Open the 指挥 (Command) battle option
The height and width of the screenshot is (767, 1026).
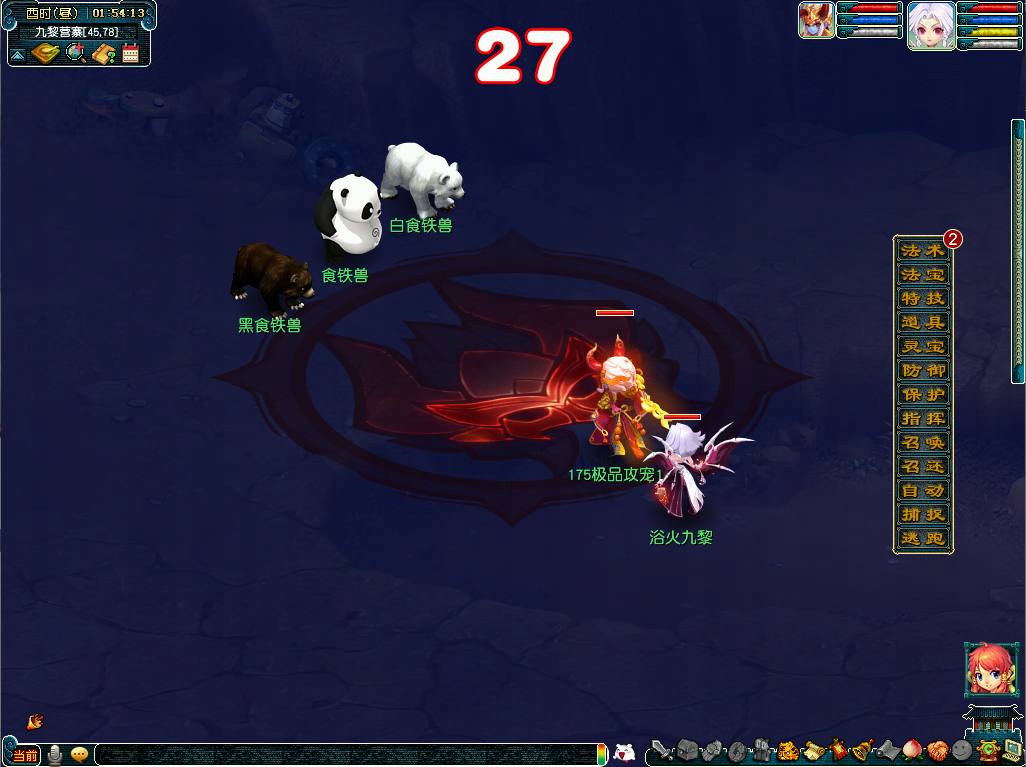tap(921, 418)
